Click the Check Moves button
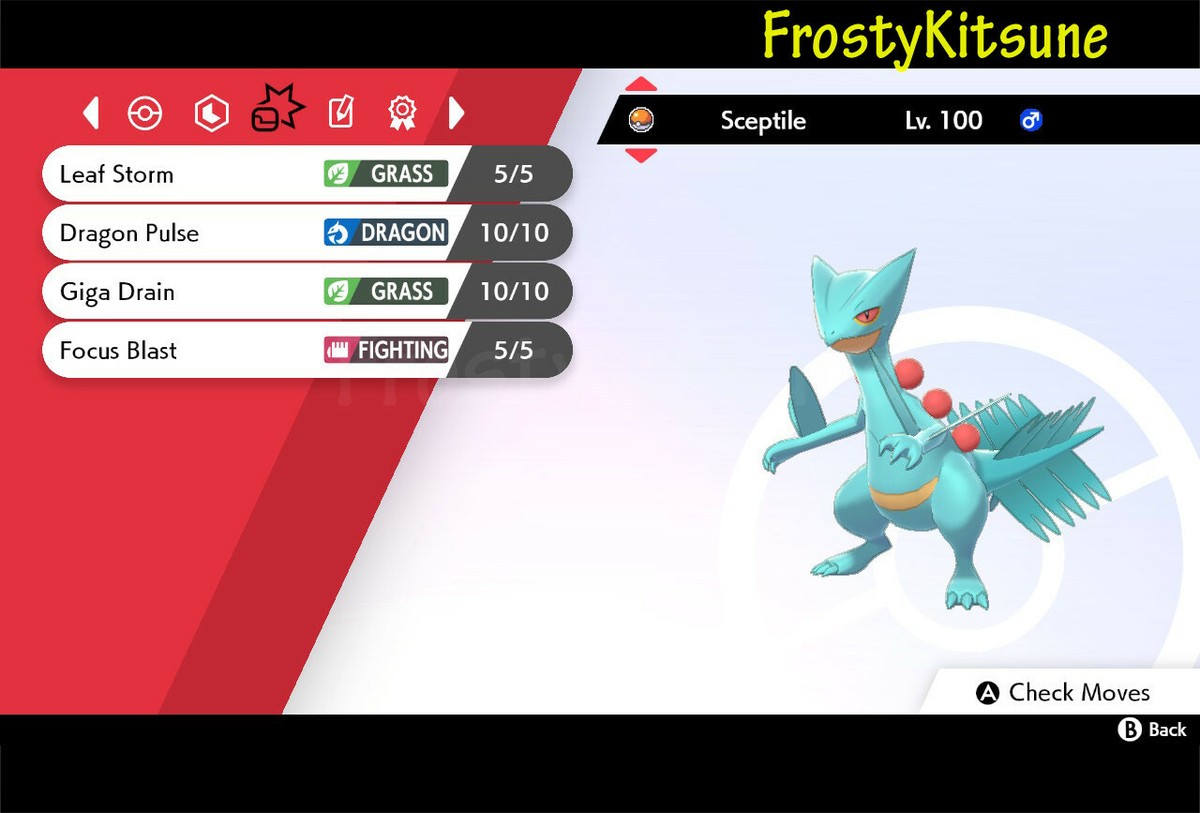The height and width of the screenshot is (813, 1200). point(1063,693)
